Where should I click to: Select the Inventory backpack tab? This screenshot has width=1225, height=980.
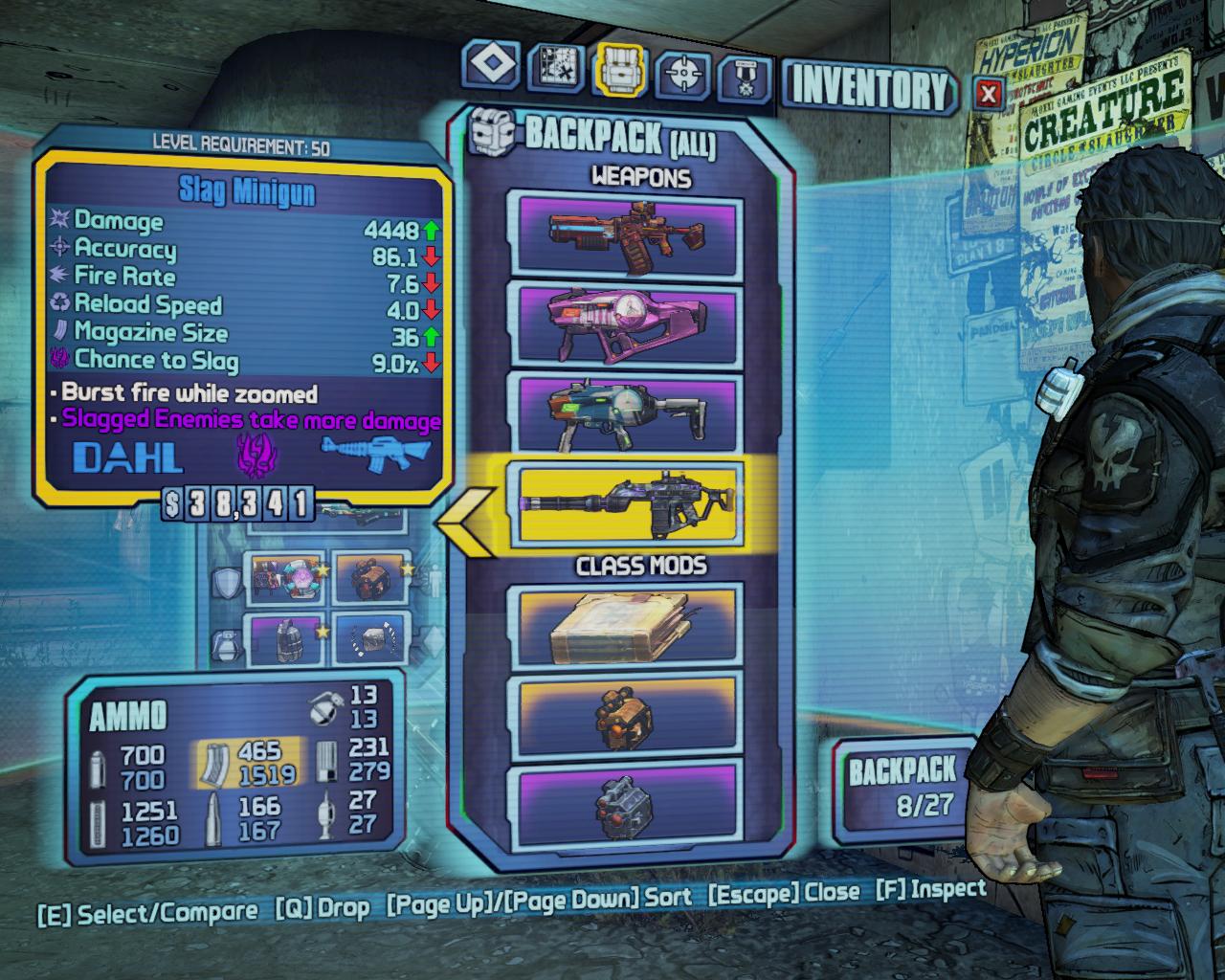tap(621, 71)
